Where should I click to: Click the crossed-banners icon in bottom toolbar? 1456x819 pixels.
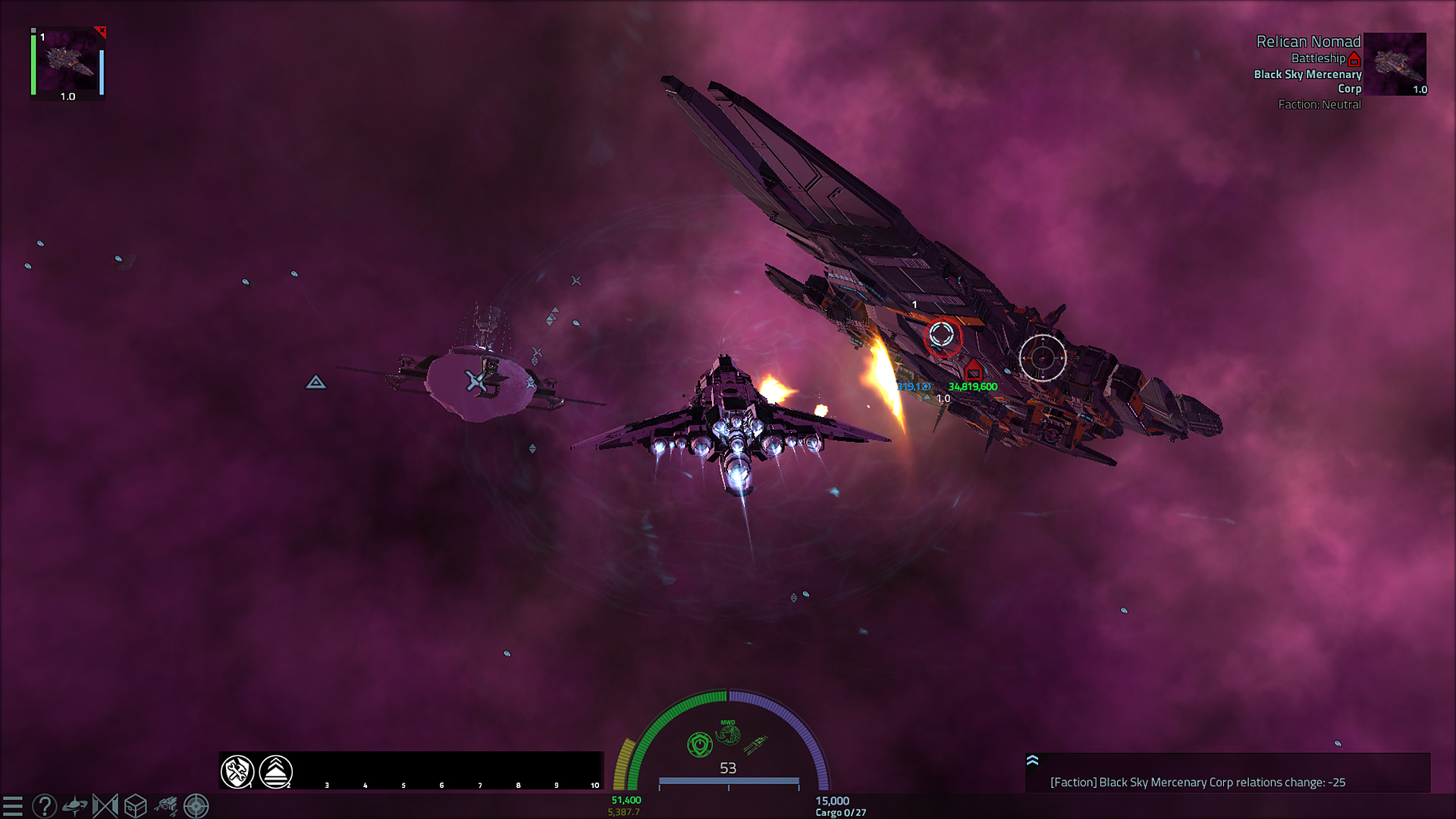pyautogui.click(x=105, y=806)
